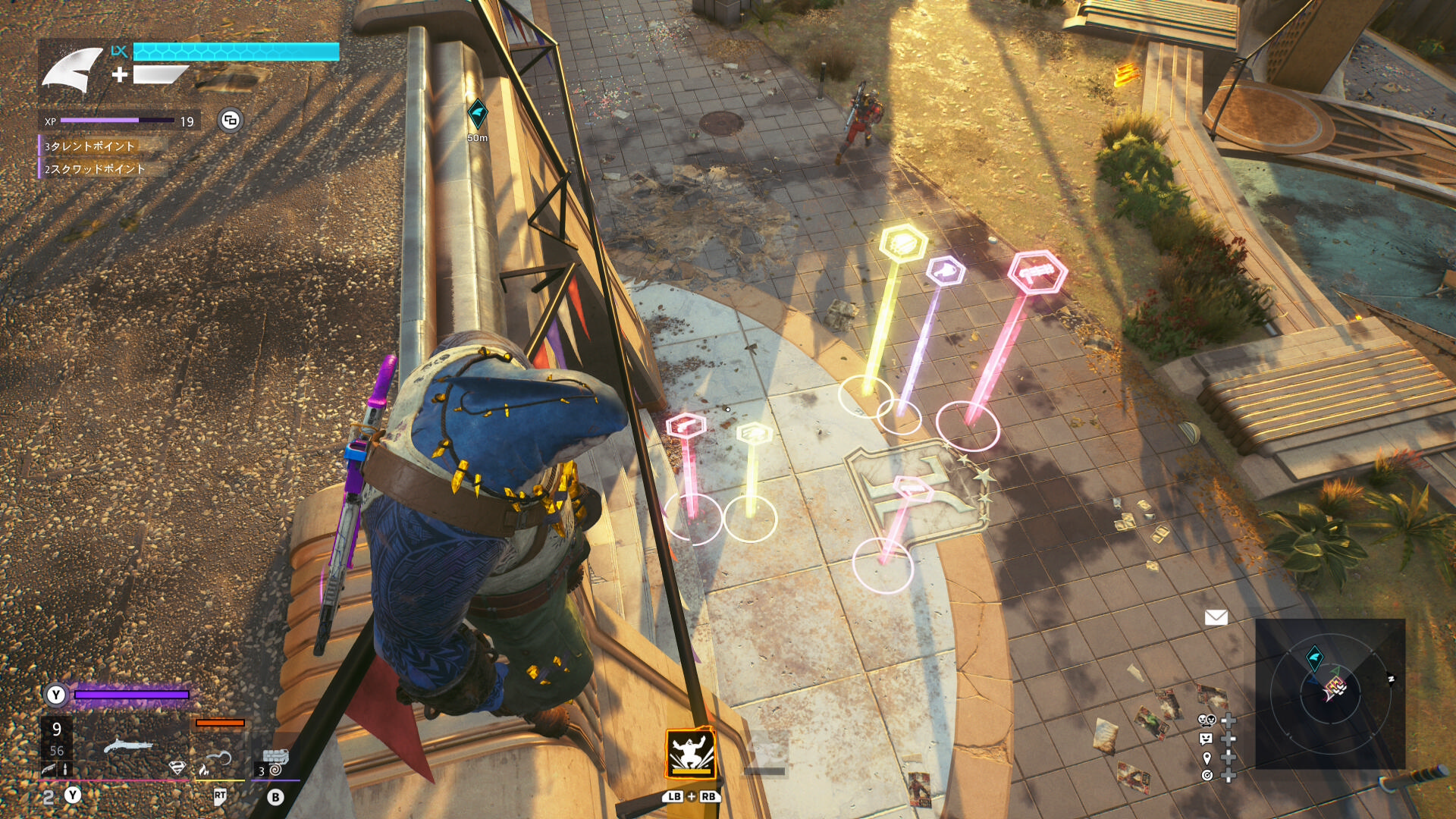Select the bullseye target shortcut icon
This screenshot has width=1456, height=819.
pos(1207,775)
